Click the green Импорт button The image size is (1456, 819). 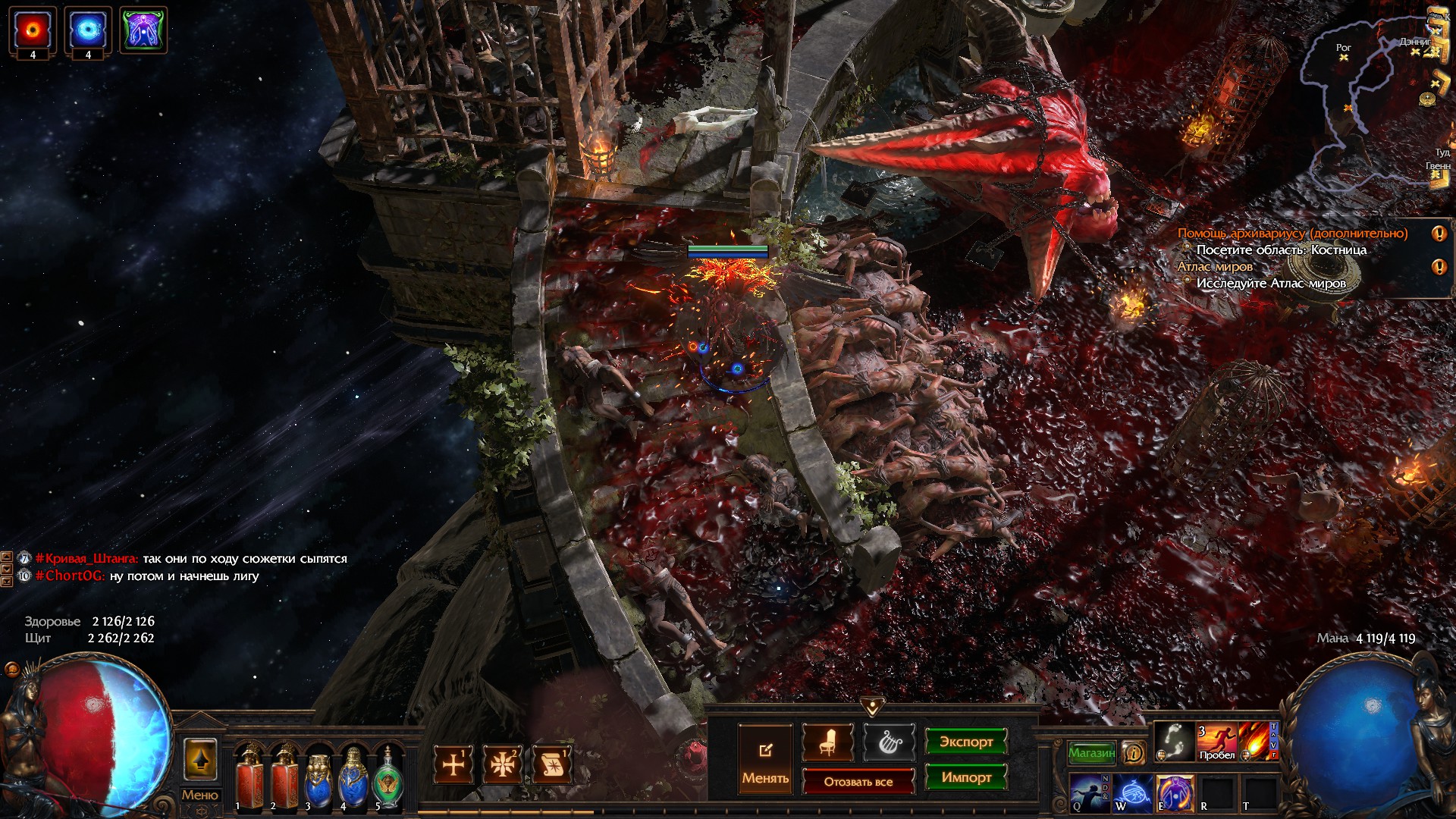point(965,777)
